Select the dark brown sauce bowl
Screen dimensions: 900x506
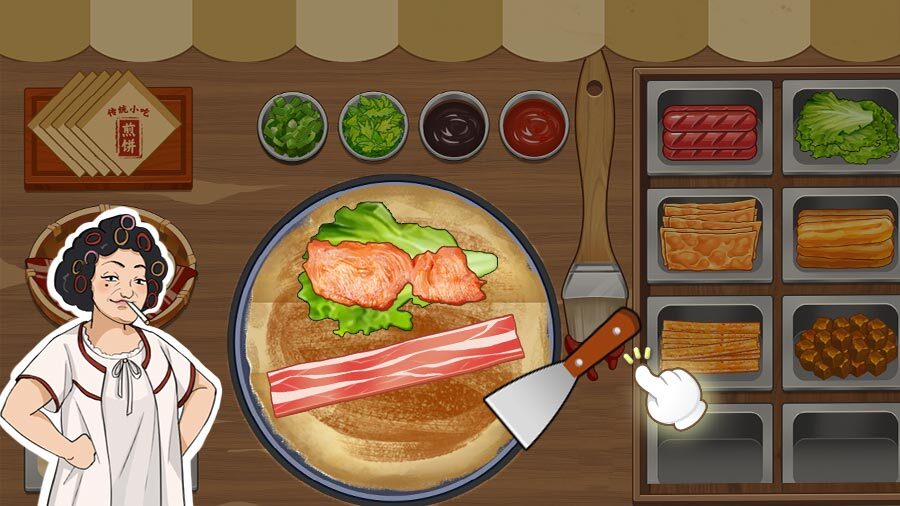453,126
